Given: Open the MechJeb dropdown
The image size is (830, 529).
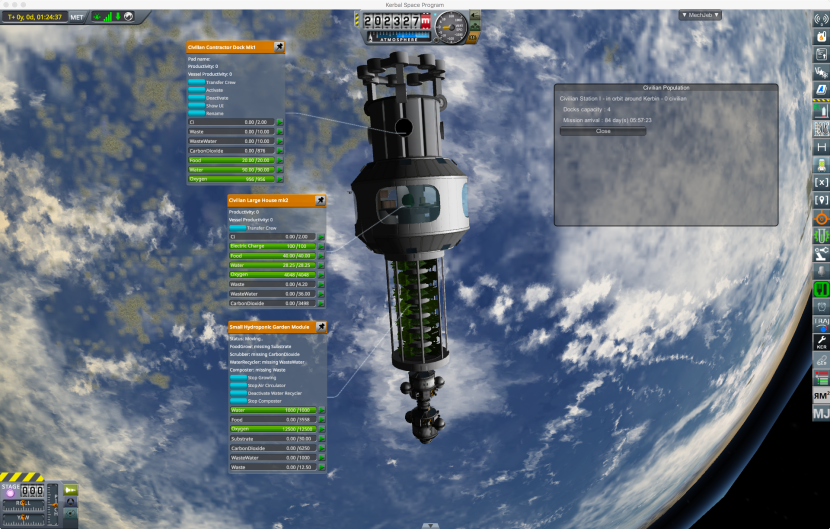Looking at the screenshot, I should 715,15.
